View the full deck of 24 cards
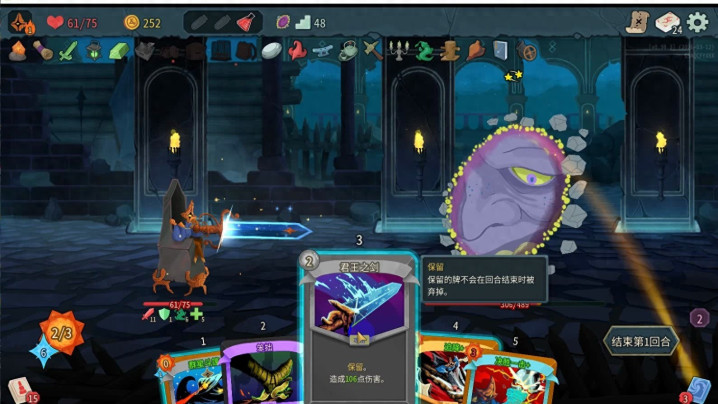Image resolution: width=718 pixels, height=404 pixels. click(667, 22)
